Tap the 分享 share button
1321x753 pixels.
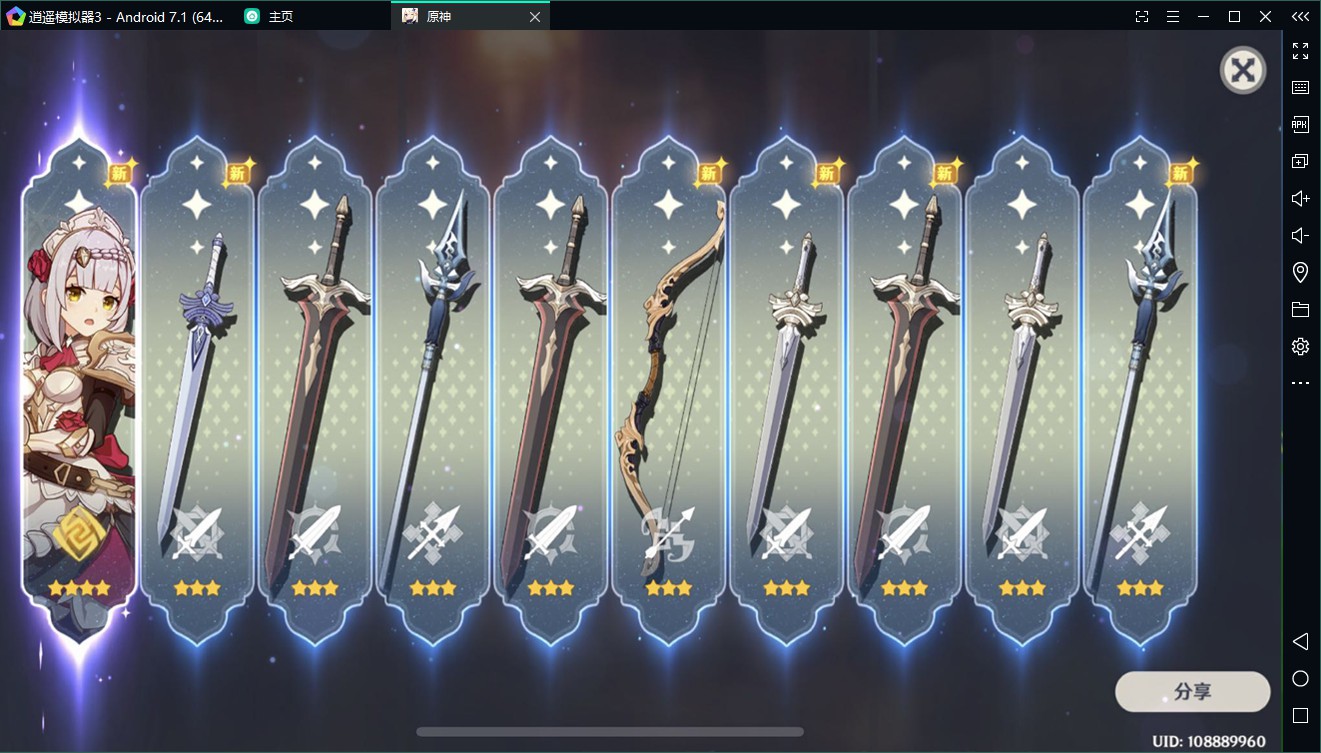coord(1192,692)
